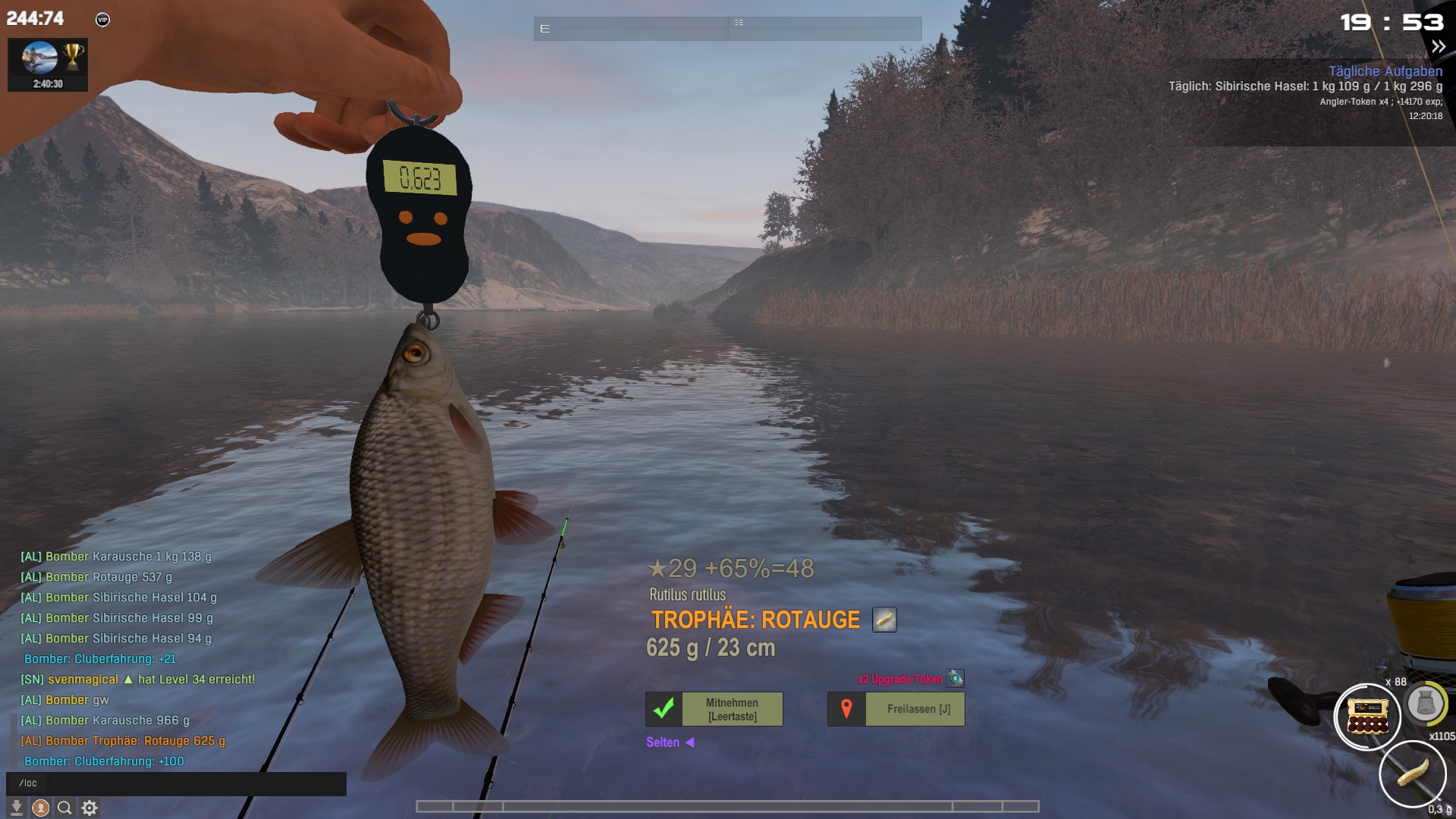The width and height of the screenshot is (1456, 819).
Task: Select the maggot bait slot
Action: 1412,774
